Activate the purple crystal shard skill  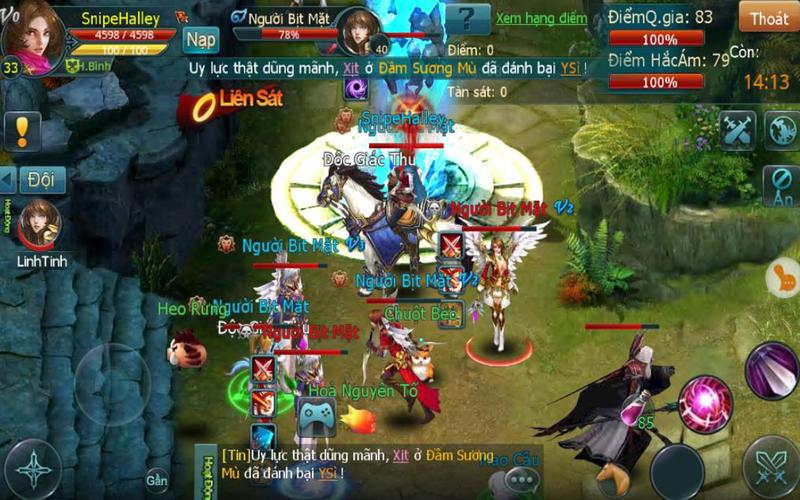coord(771,369)
